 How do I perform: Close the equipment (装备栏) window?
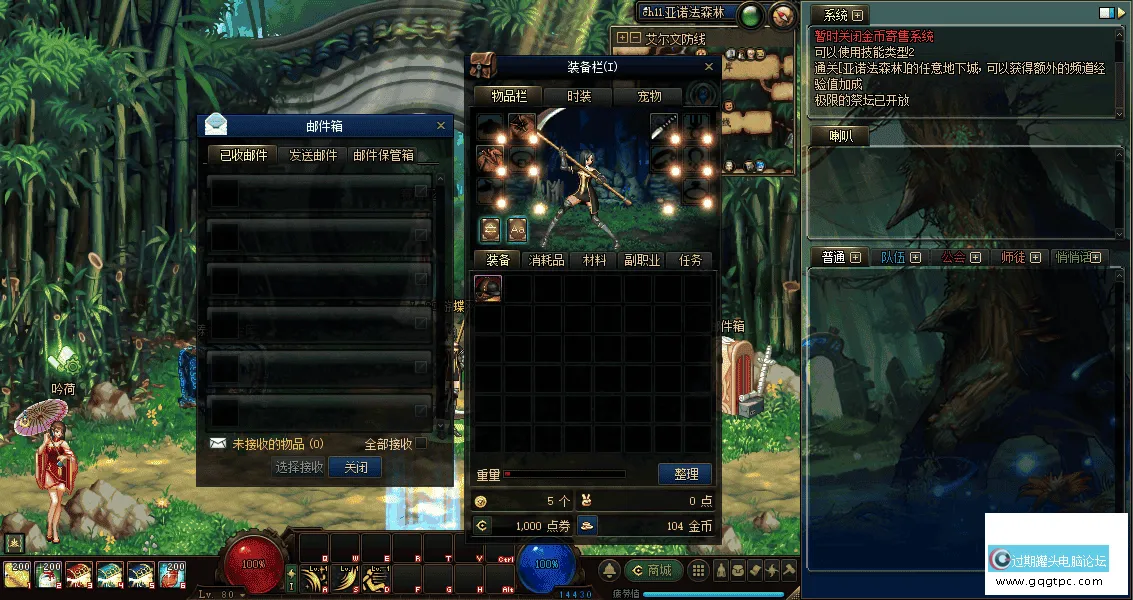[x=709, y=67]
